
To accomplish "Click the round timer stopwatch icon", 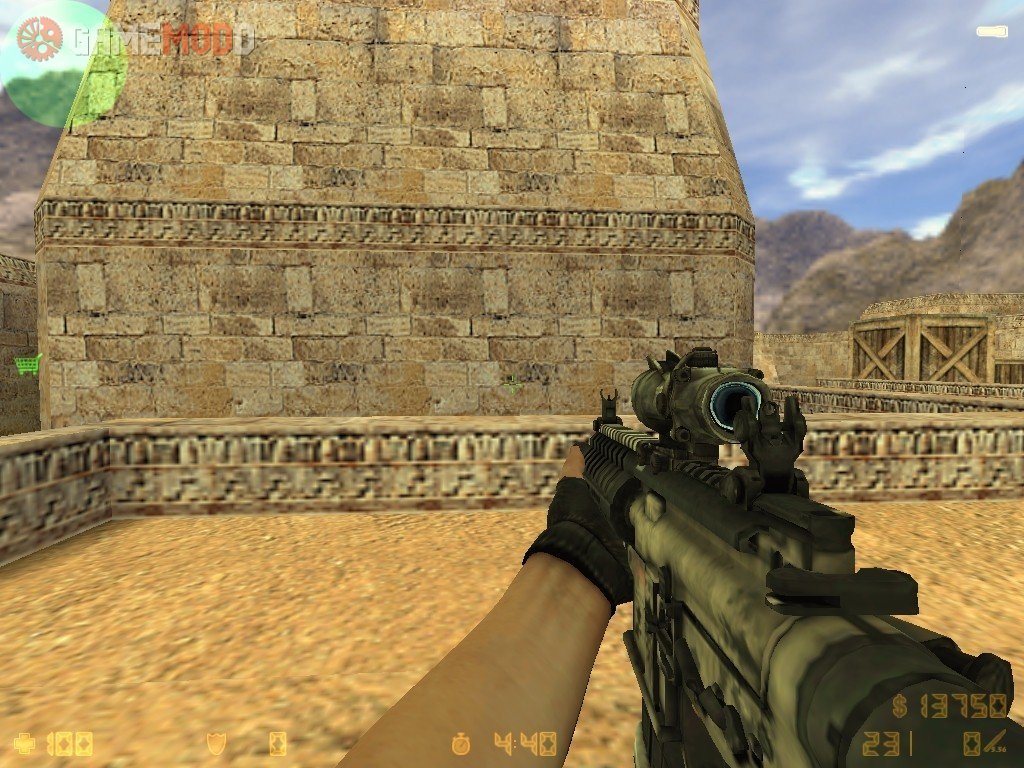I will (x=461, y=743).
